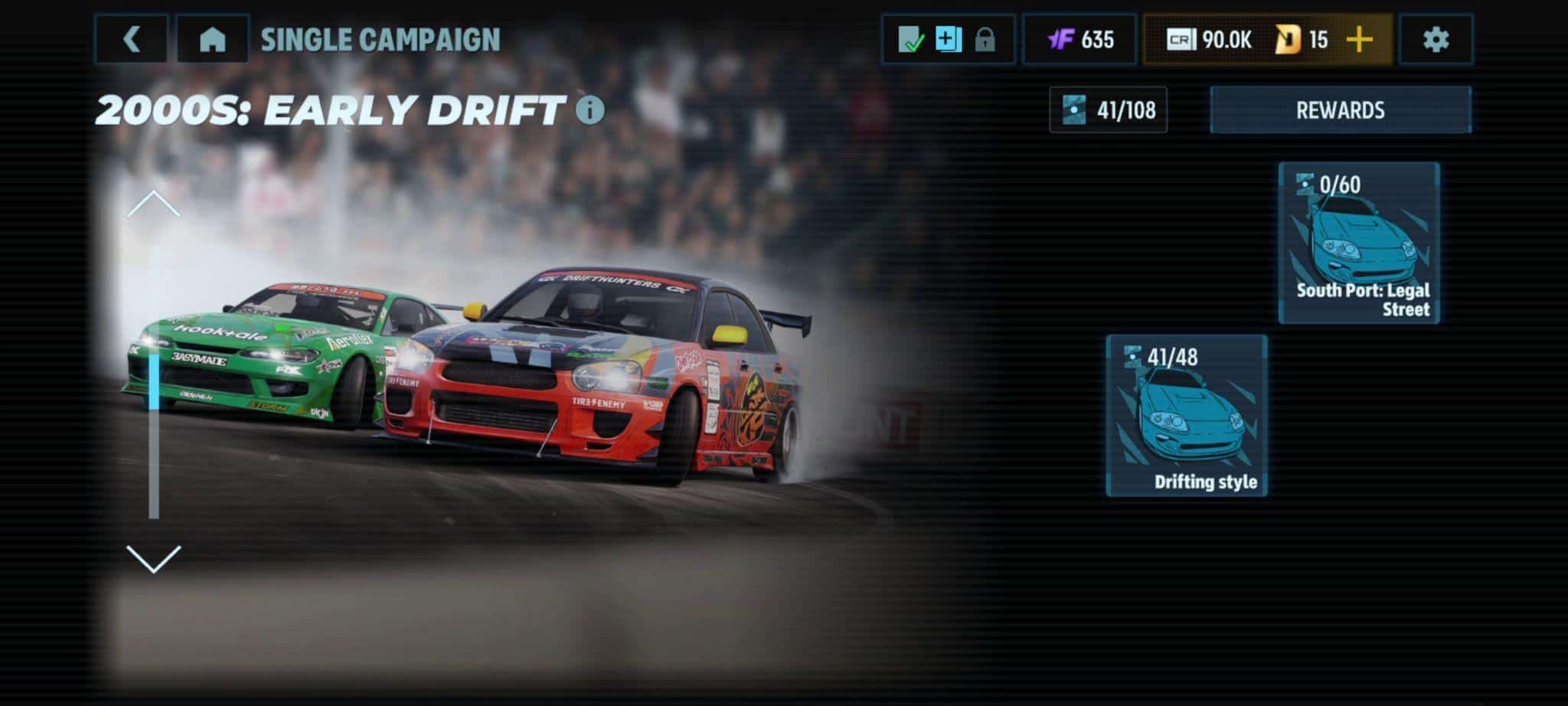Open the fame points 635 panel

point(1080,39)
